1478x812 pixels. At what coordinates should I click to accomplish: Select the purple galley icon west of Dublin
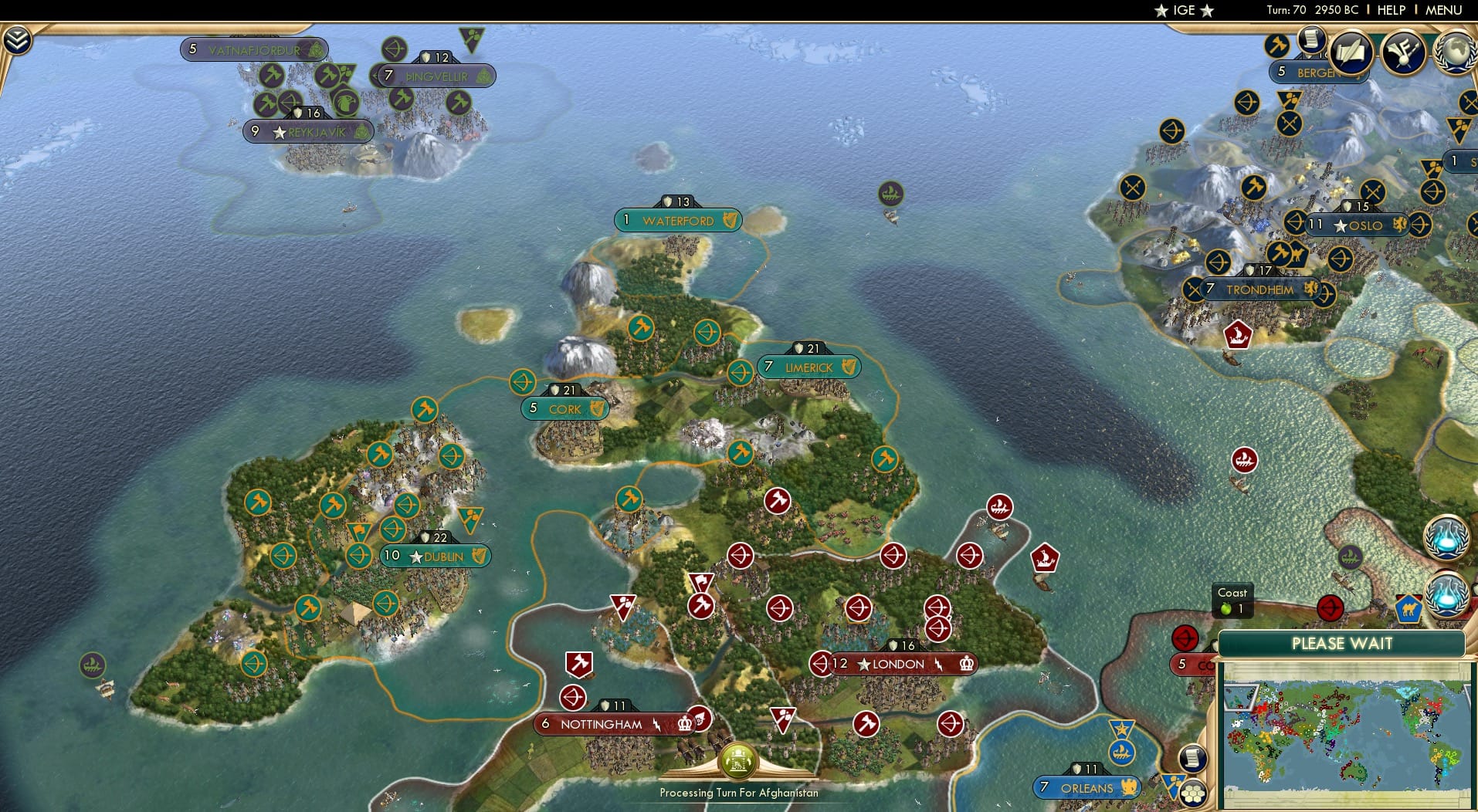(x=92, y=663)
